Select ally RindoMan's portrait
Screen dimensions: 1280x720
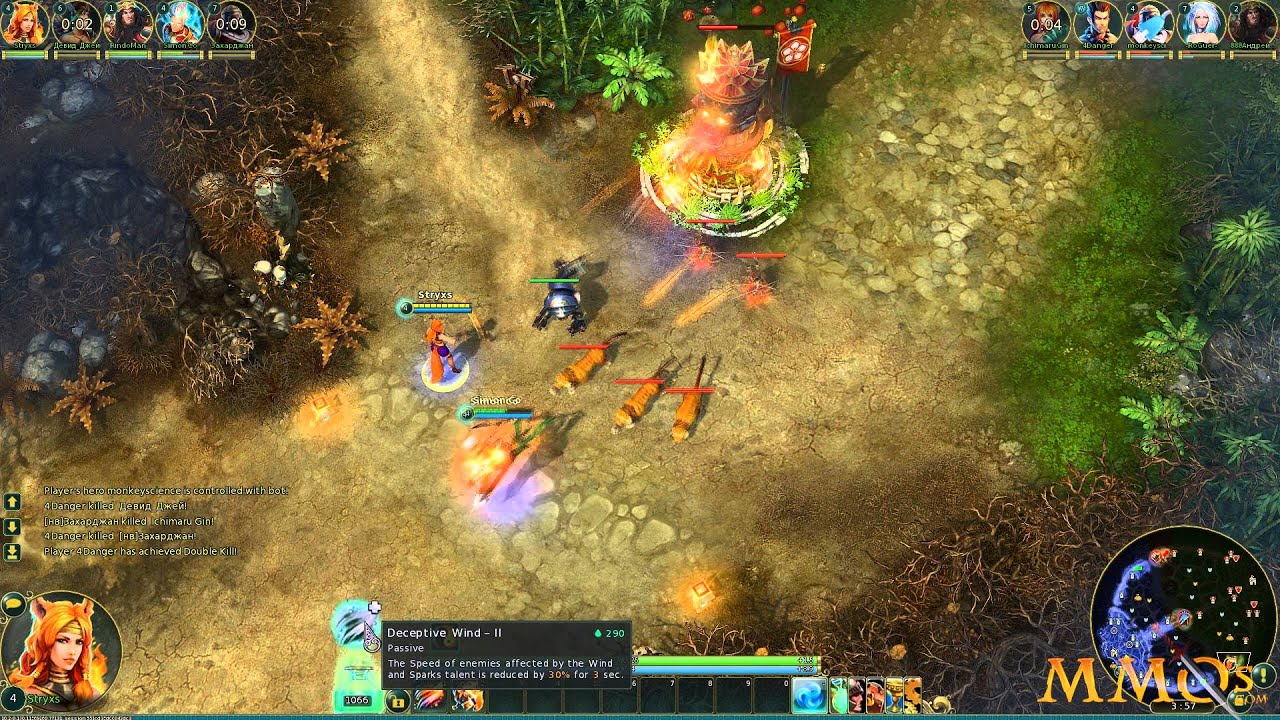click(128, 23)
